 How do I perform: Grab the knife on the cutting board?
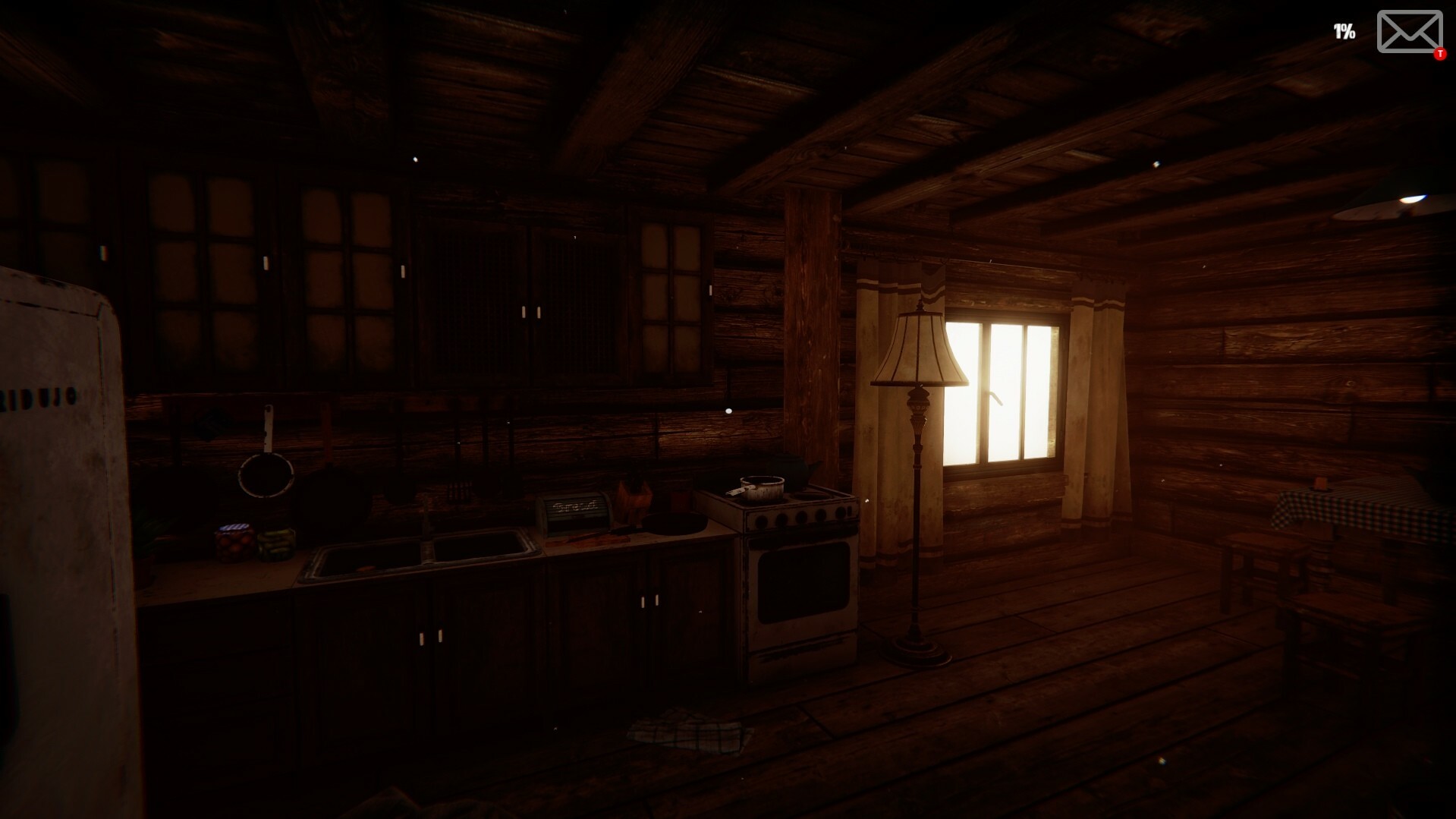599,539
